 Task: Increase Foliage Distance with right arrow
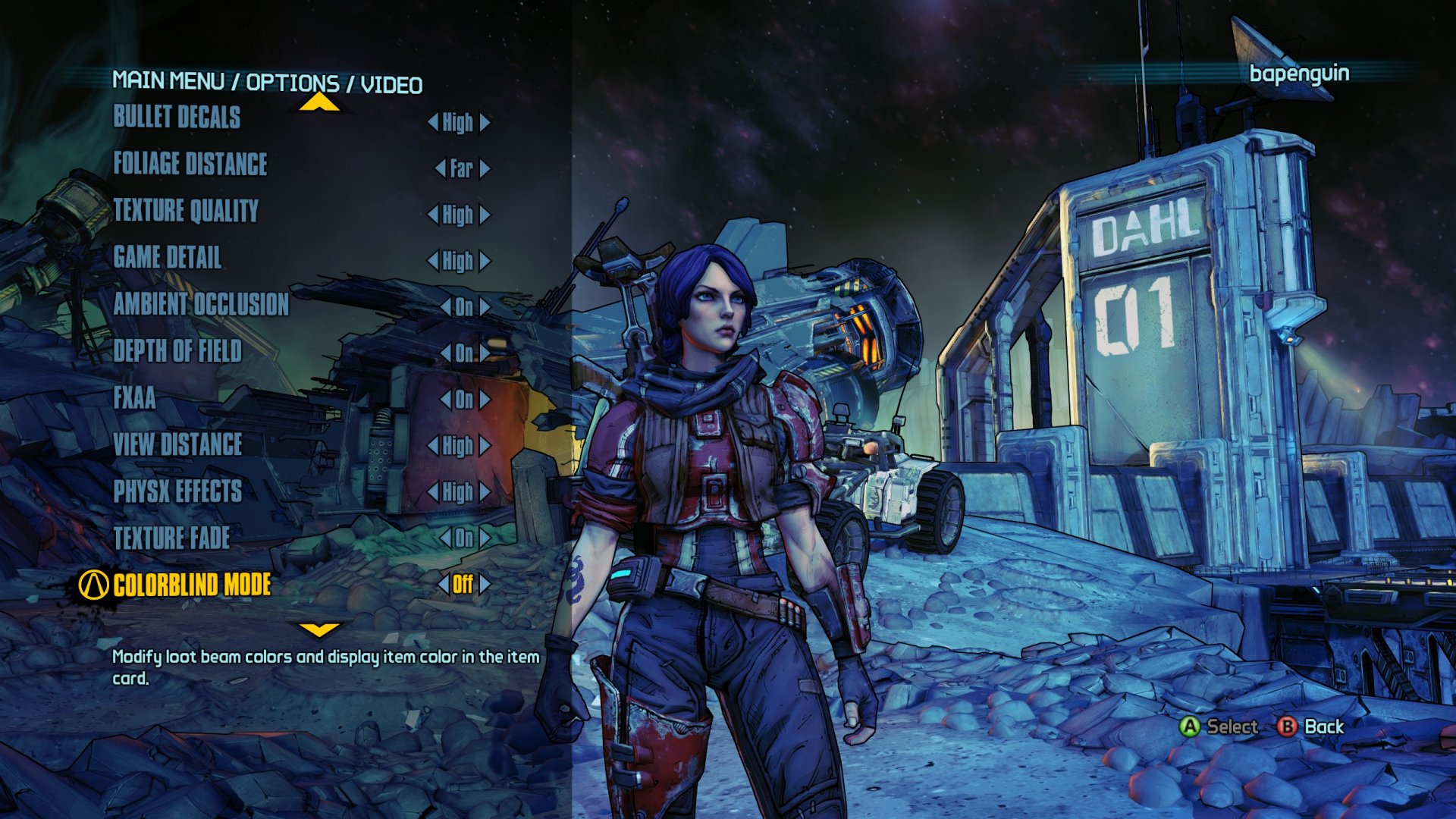point(485,168)
